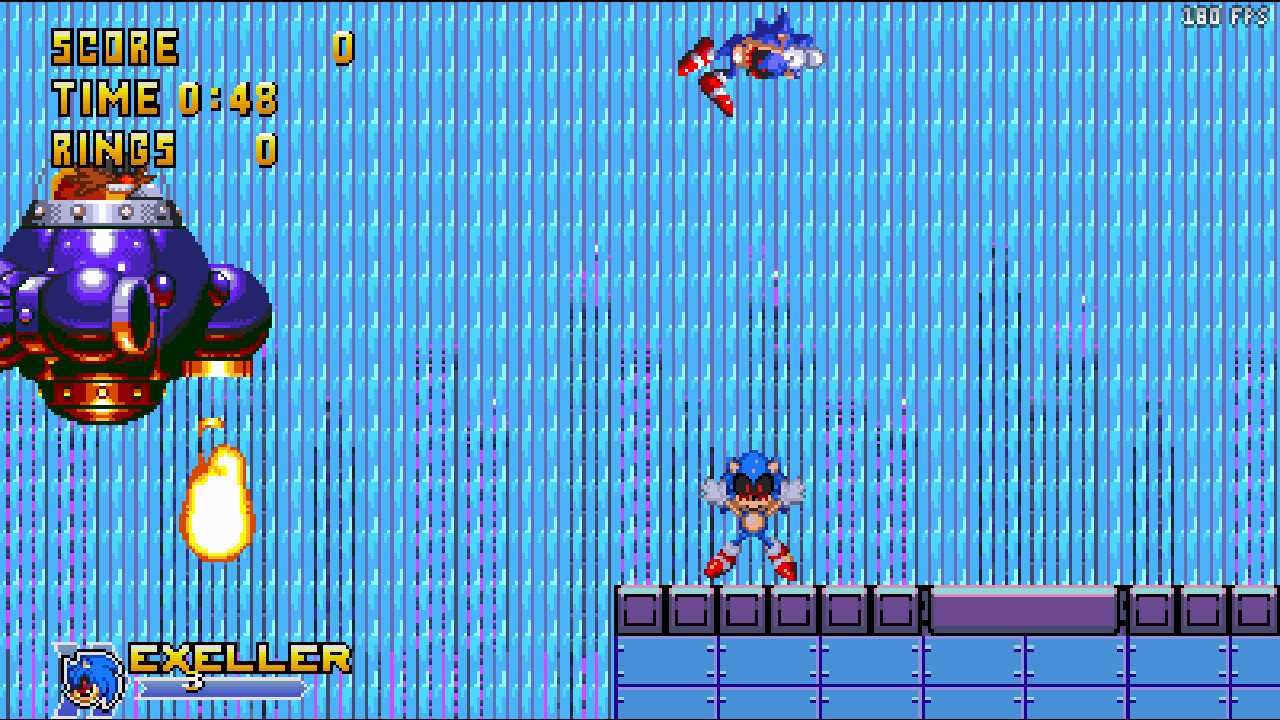Click the cannon barrel on Eggman's machine
Viewport: 1280px width, 720px height.
tap(130, 315)
